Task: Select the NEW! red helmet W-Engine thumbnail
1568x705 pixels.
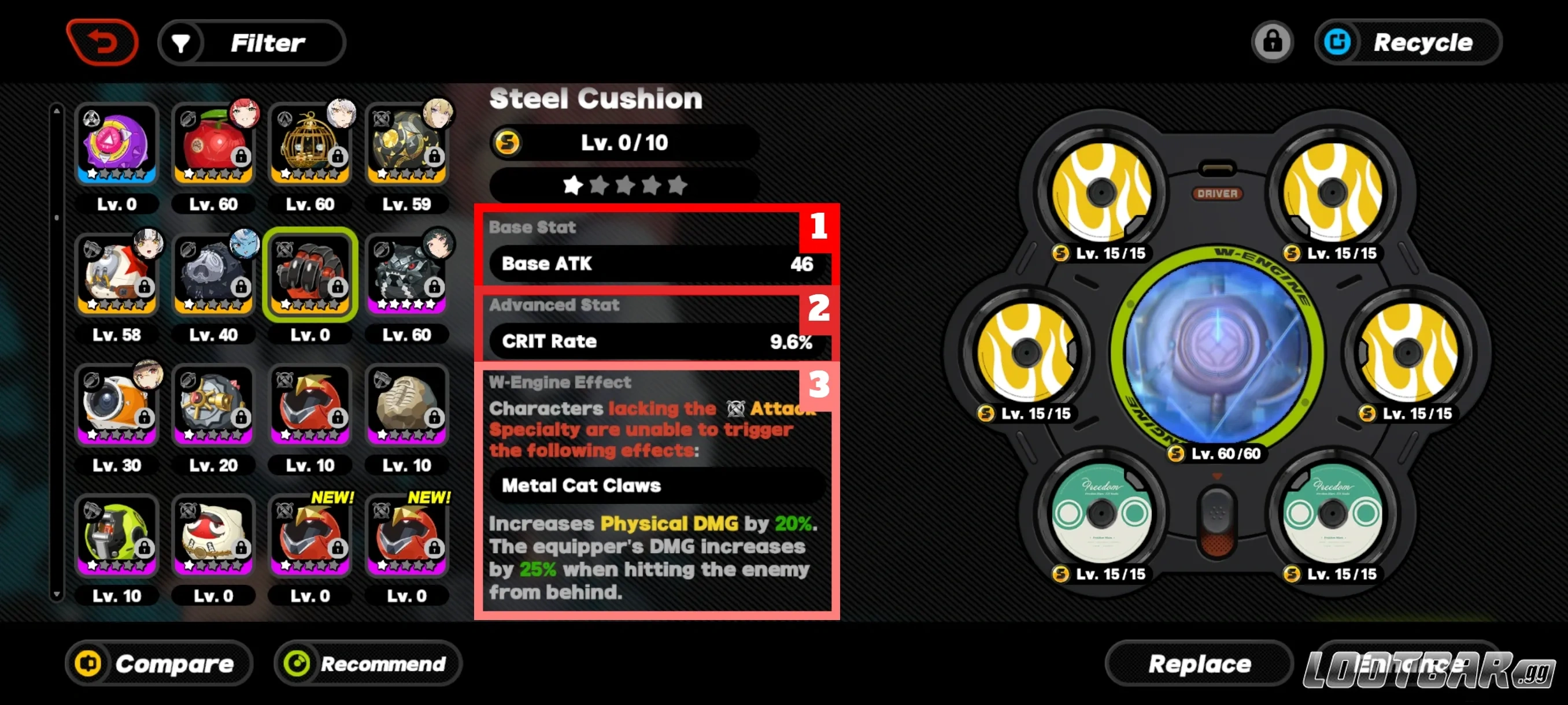Action: (x=310, y=535)
